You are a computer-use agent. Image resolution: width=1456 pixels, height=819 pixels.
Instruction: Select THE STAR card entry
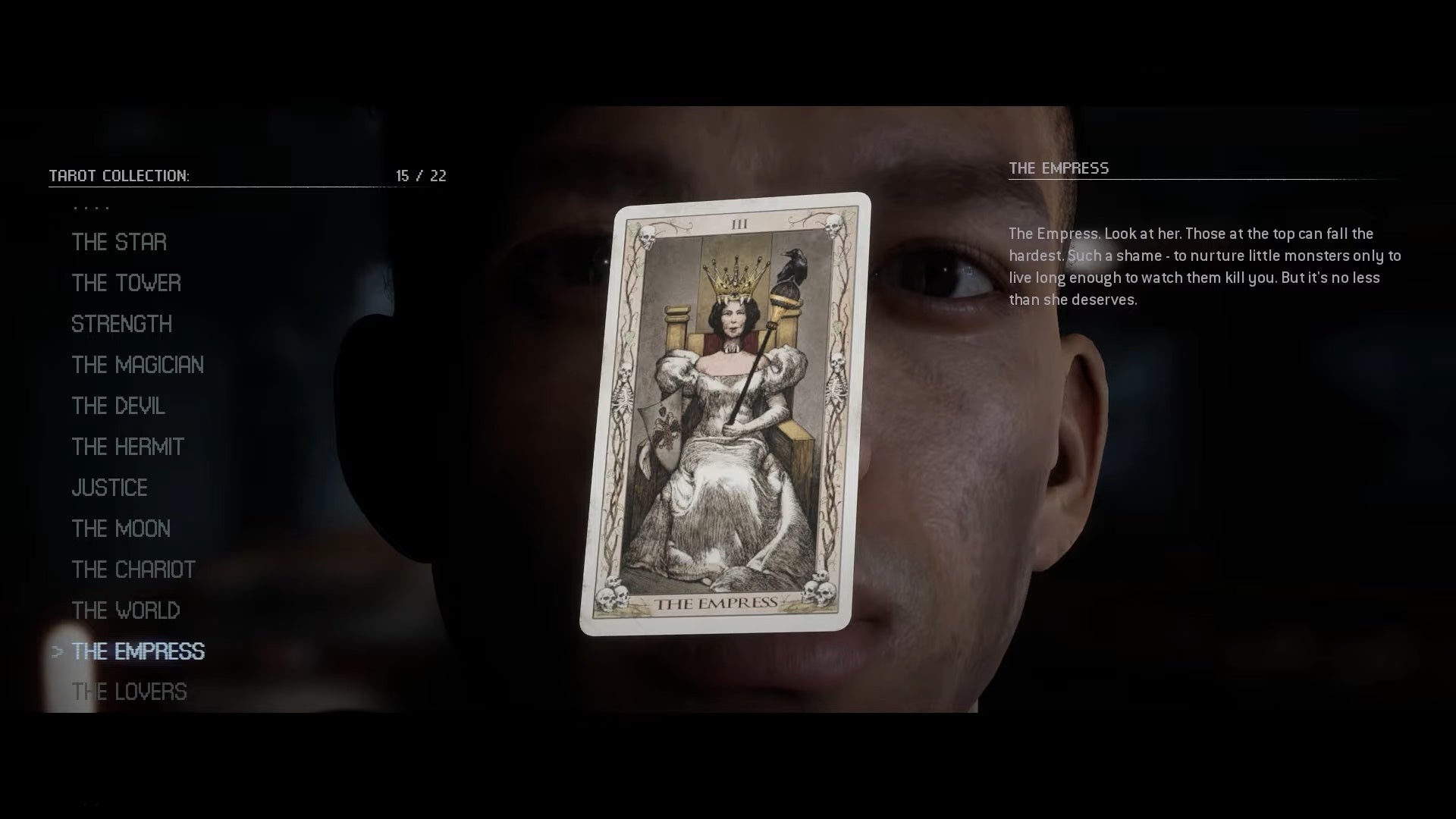coord(118,243)
